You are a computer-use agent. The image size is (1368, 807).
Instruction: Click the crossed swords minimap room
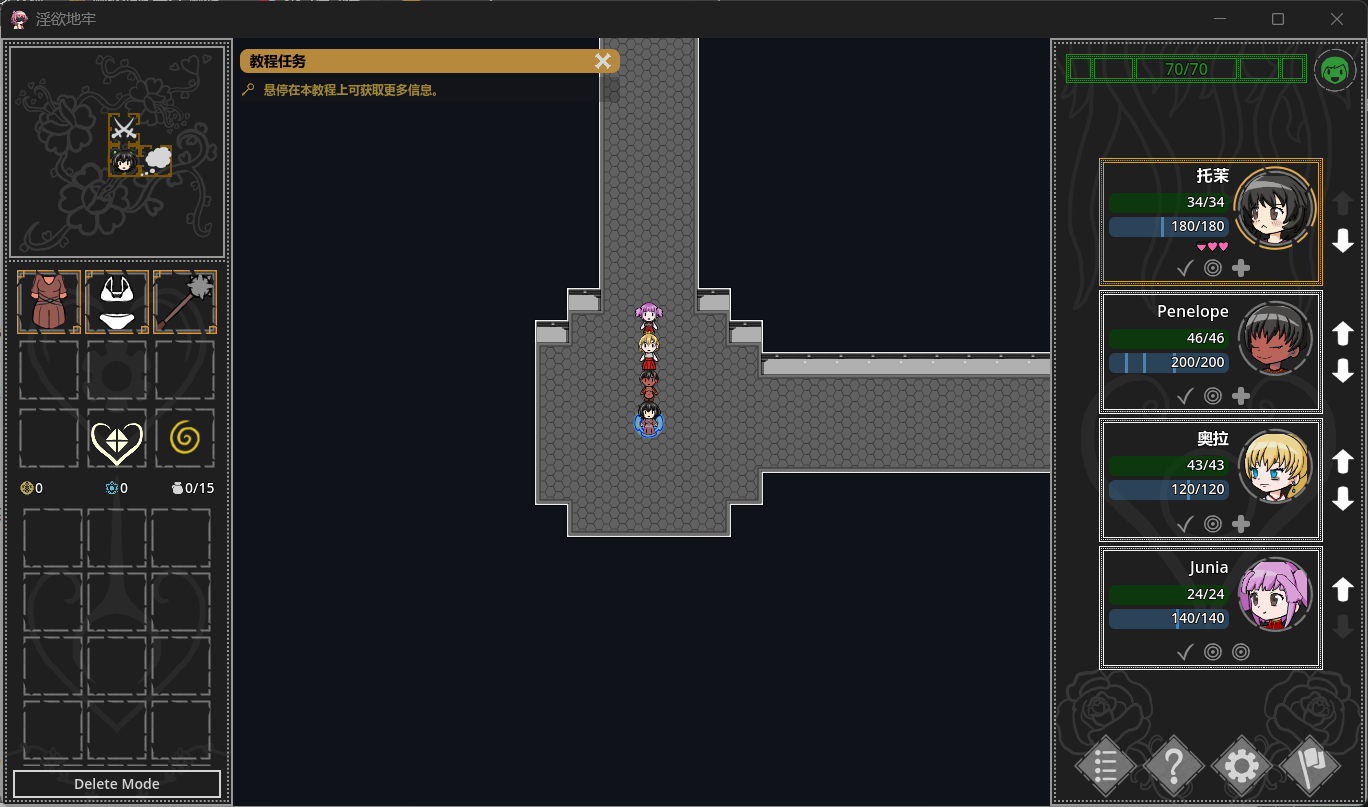124,128
